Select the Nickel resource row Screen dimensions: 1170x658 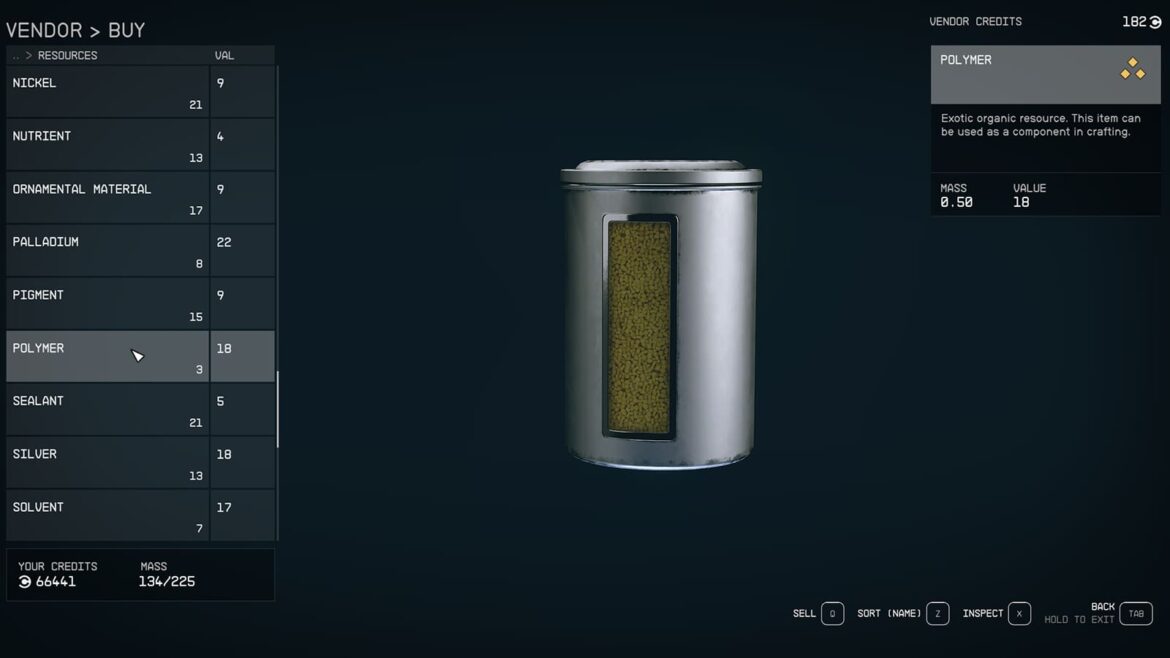[x=107, y=92]
